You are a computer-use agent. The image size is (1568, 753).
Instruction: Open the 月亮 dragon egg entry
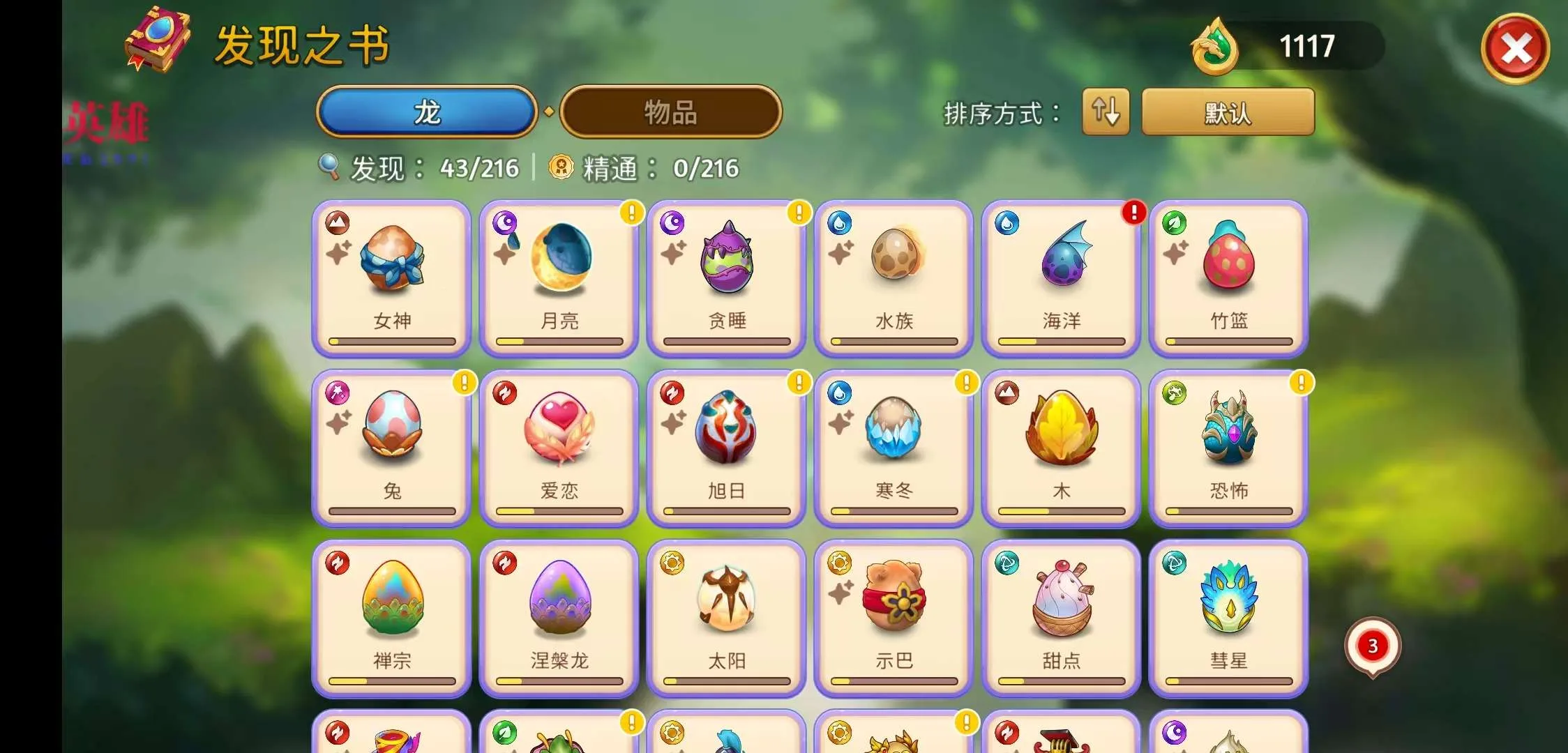[559, 279]
